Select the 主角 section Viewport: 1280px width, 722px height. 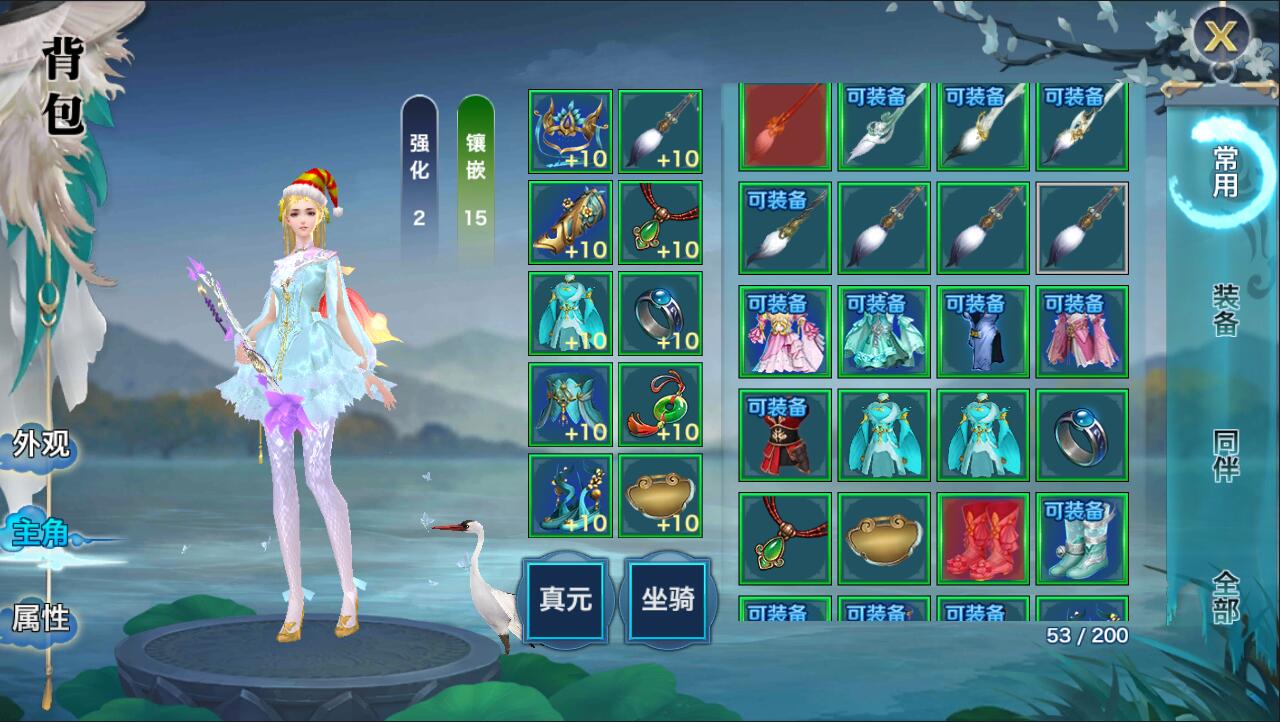coord(42,533)
